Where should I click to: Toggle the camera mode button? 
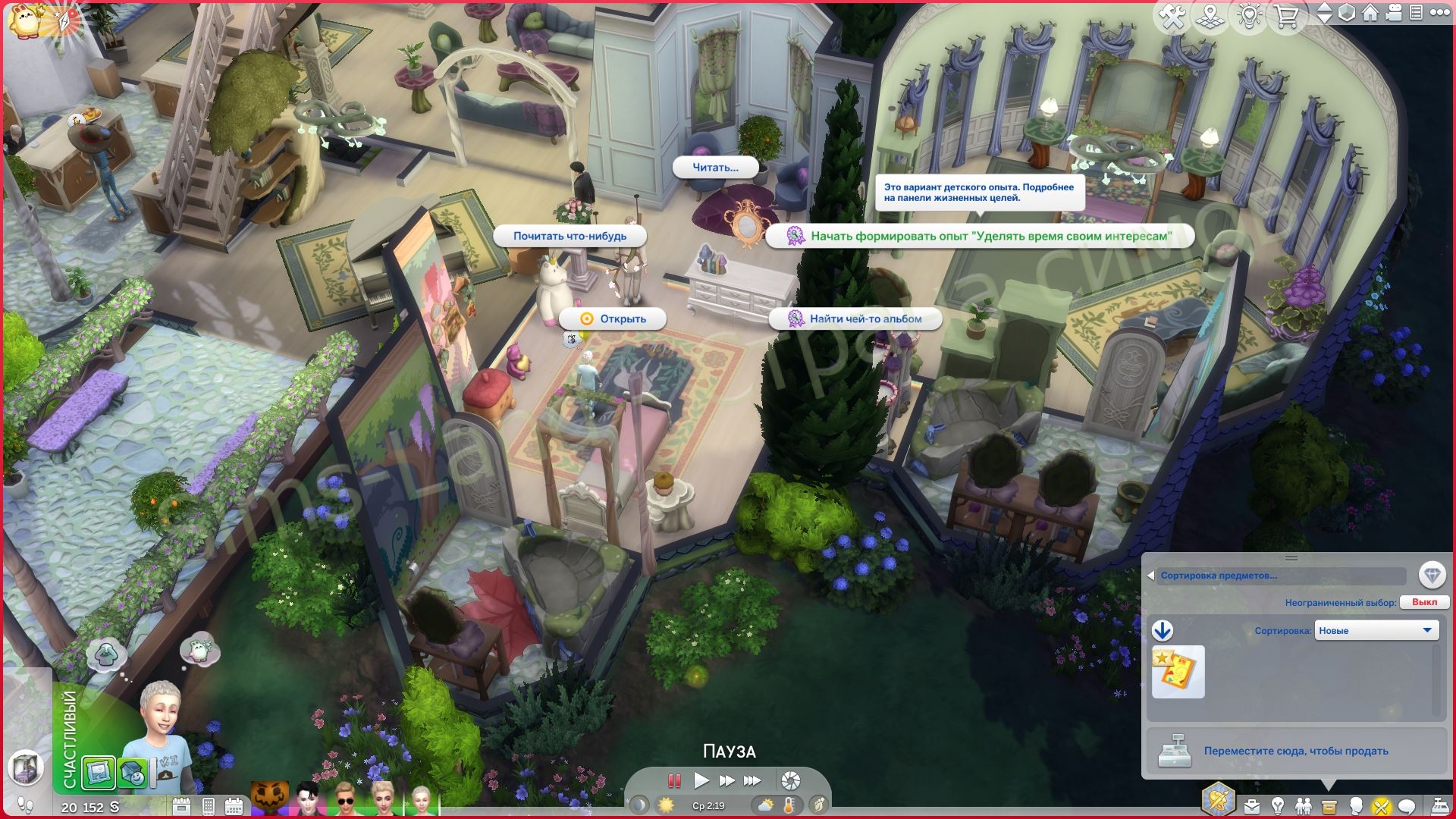point(1393,13)
